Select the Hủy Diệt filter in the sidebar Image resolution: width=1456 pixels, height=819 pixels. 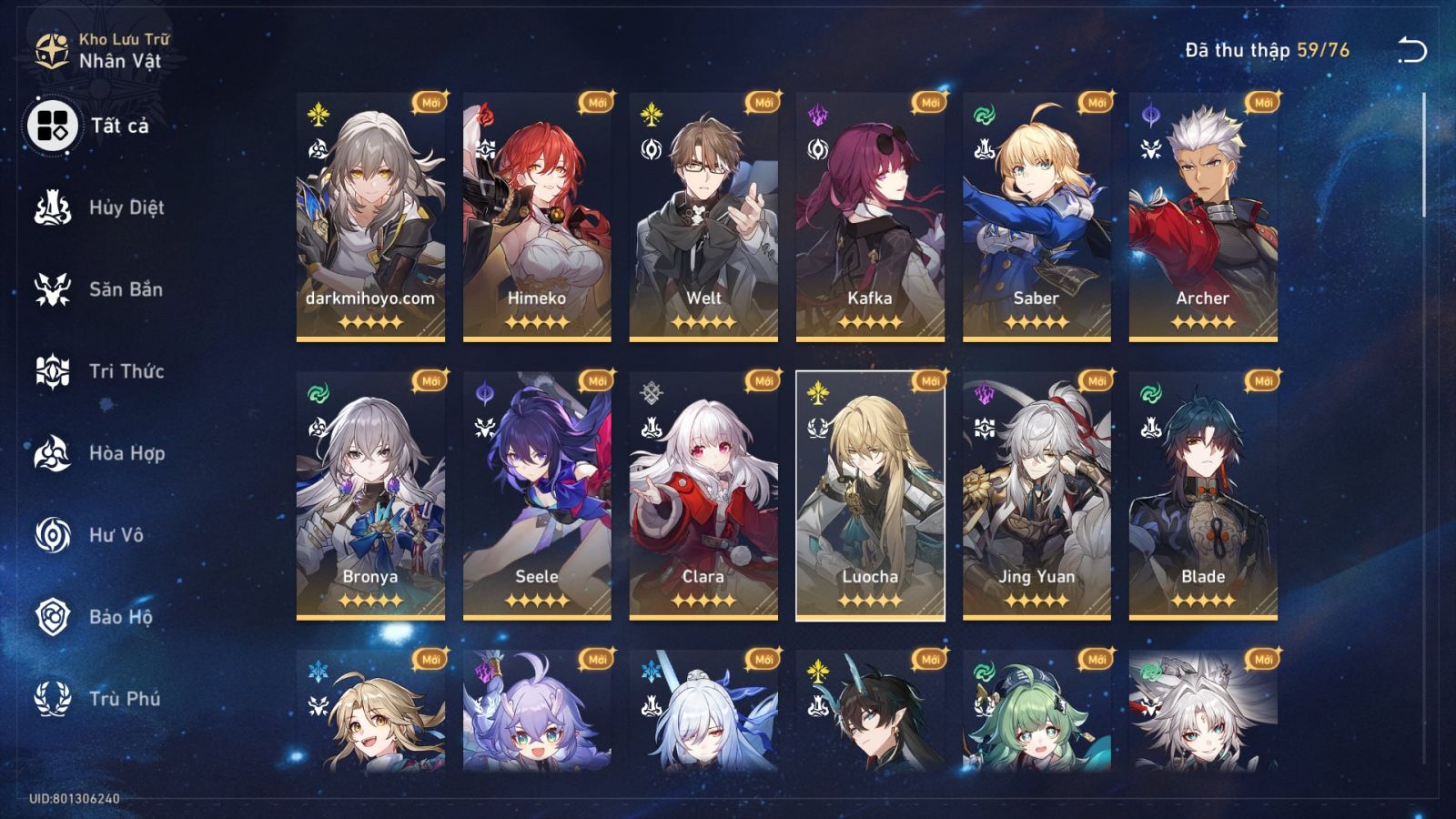click(x=118, y=207)
